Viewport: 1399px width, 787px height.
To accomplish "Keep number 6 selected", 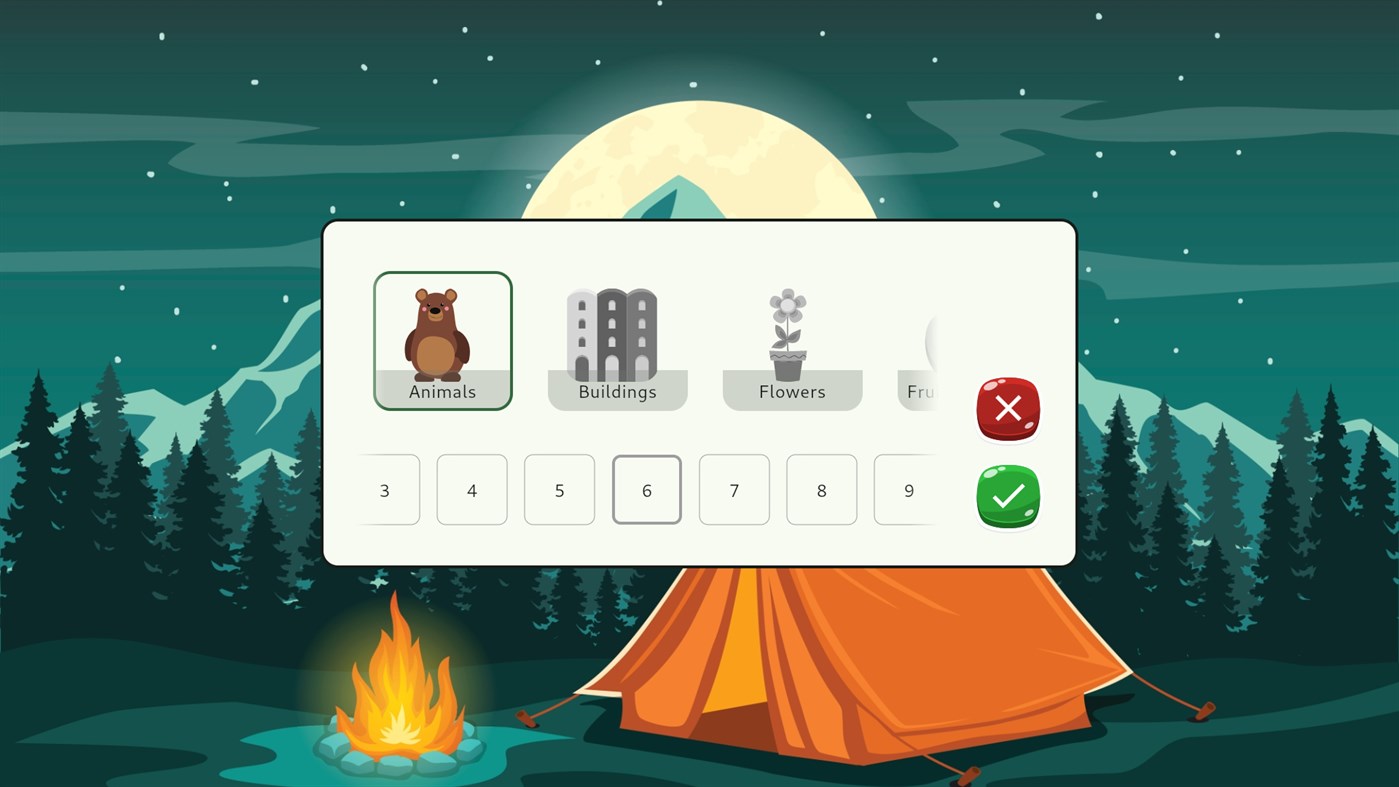I will [x=646, y=490].
